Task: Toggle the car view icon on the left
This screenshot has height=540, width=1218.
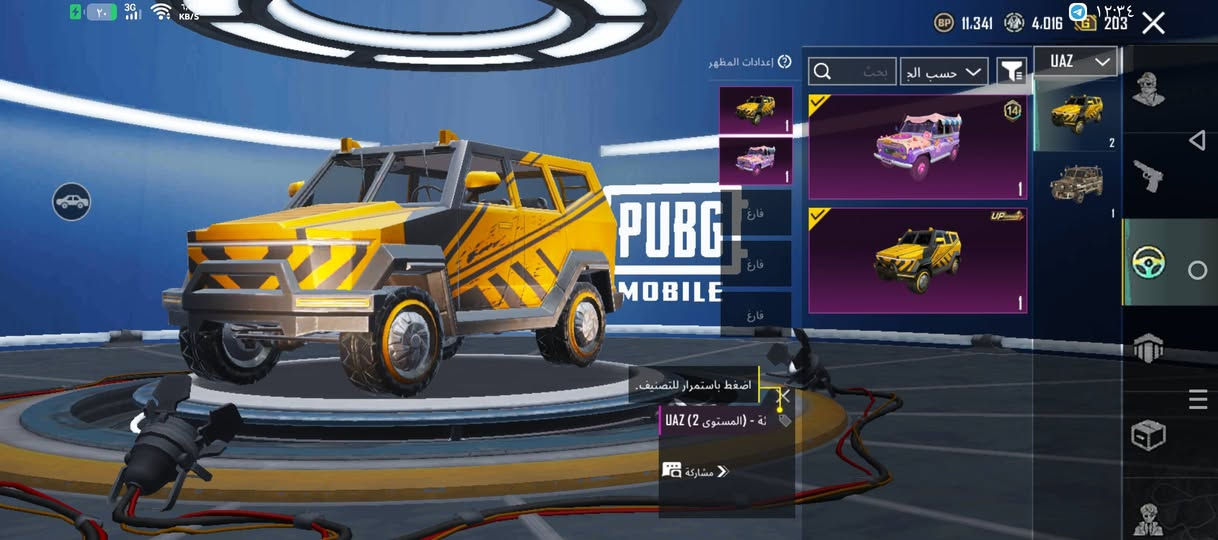Action: click(x=72, y=202)
